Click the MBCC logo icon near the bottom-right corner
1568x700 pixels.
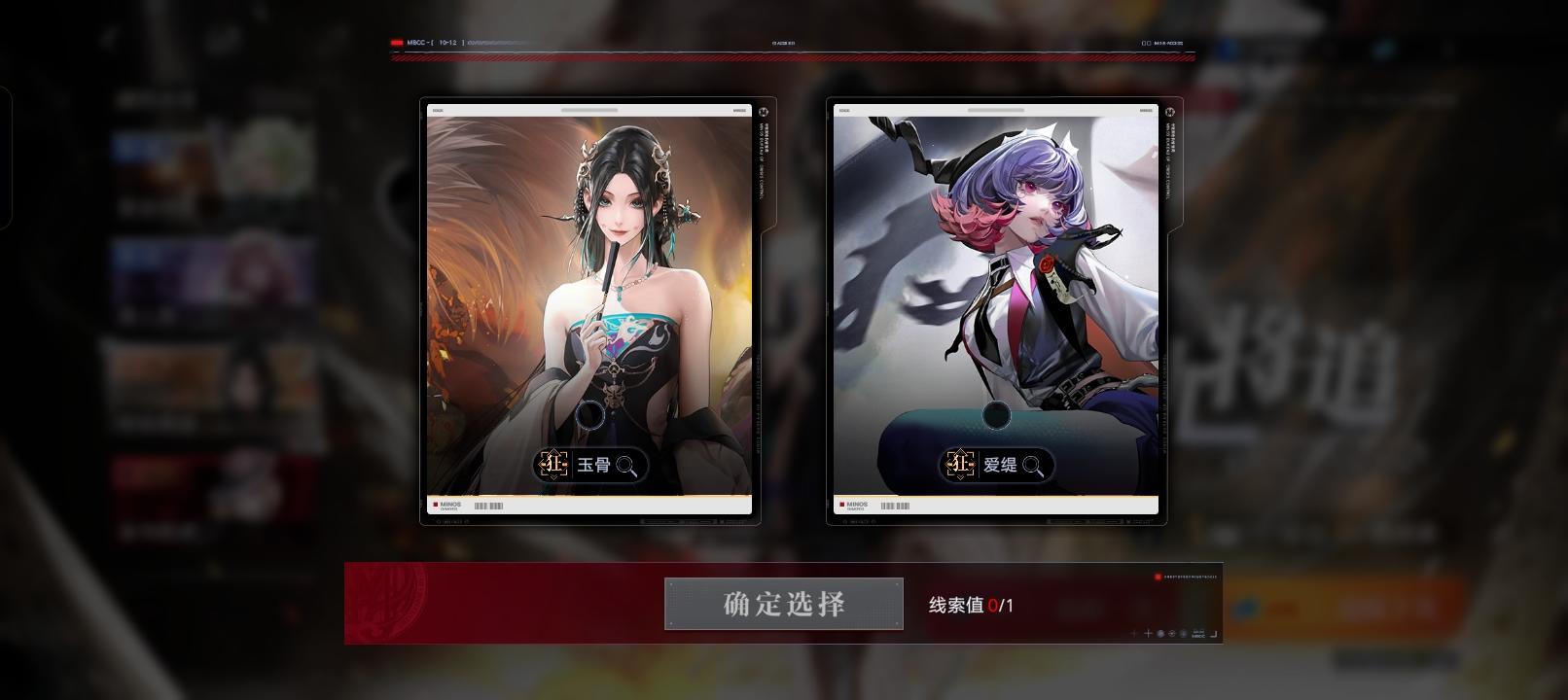tap(1198, 634)
